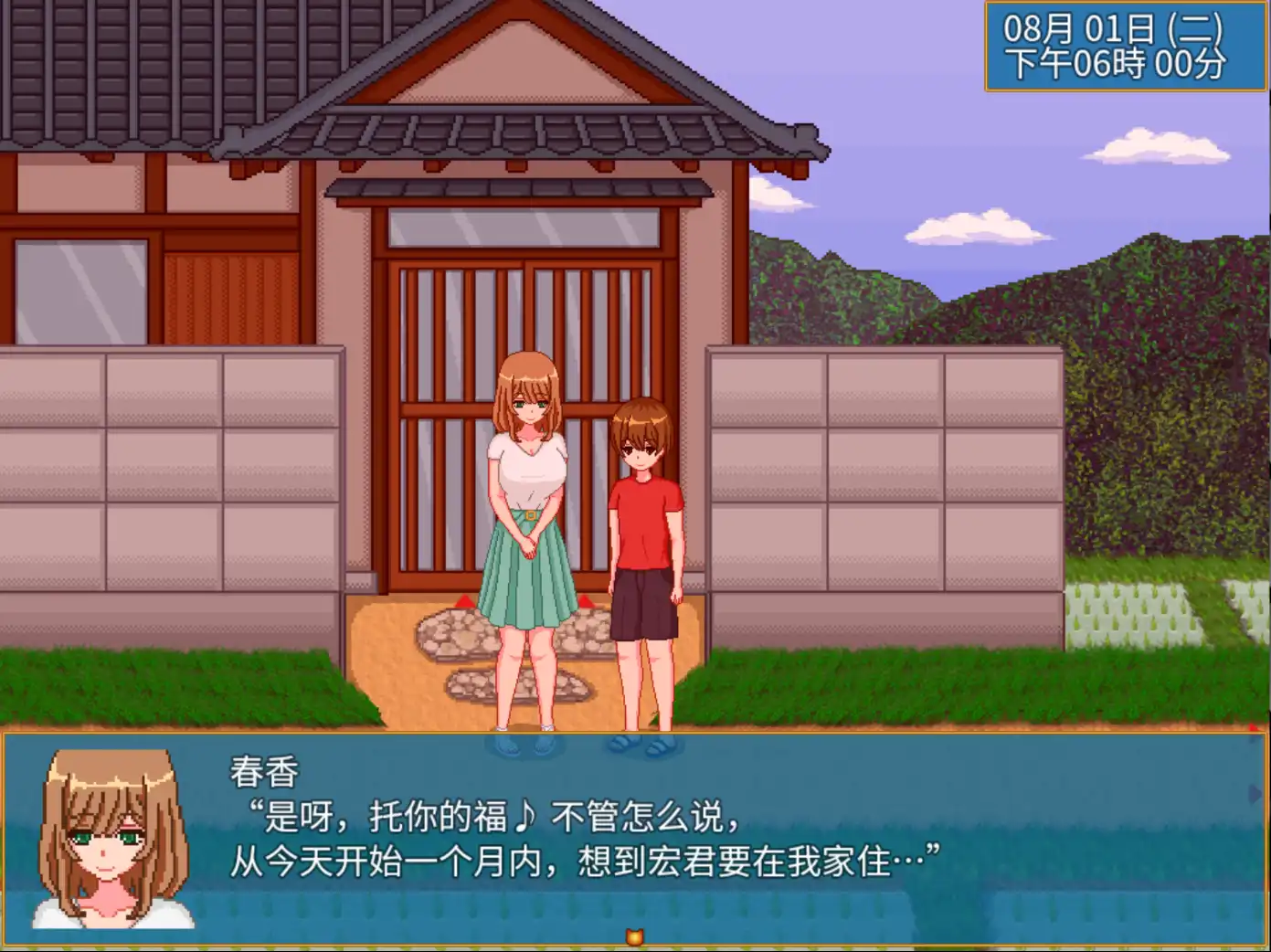Click the boy's blue sandals
Viewport: 1271px width, 952px height.
(642, 746)
